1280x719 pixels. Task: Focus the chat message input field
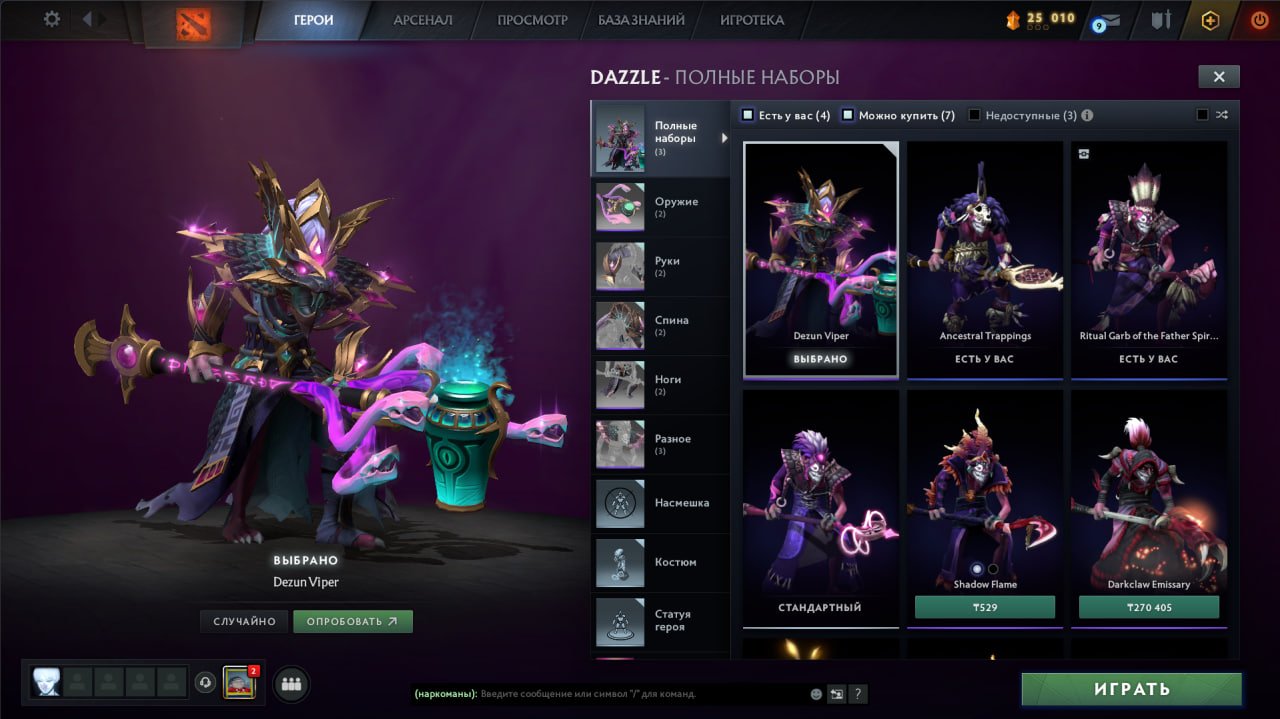click(640, 693)
